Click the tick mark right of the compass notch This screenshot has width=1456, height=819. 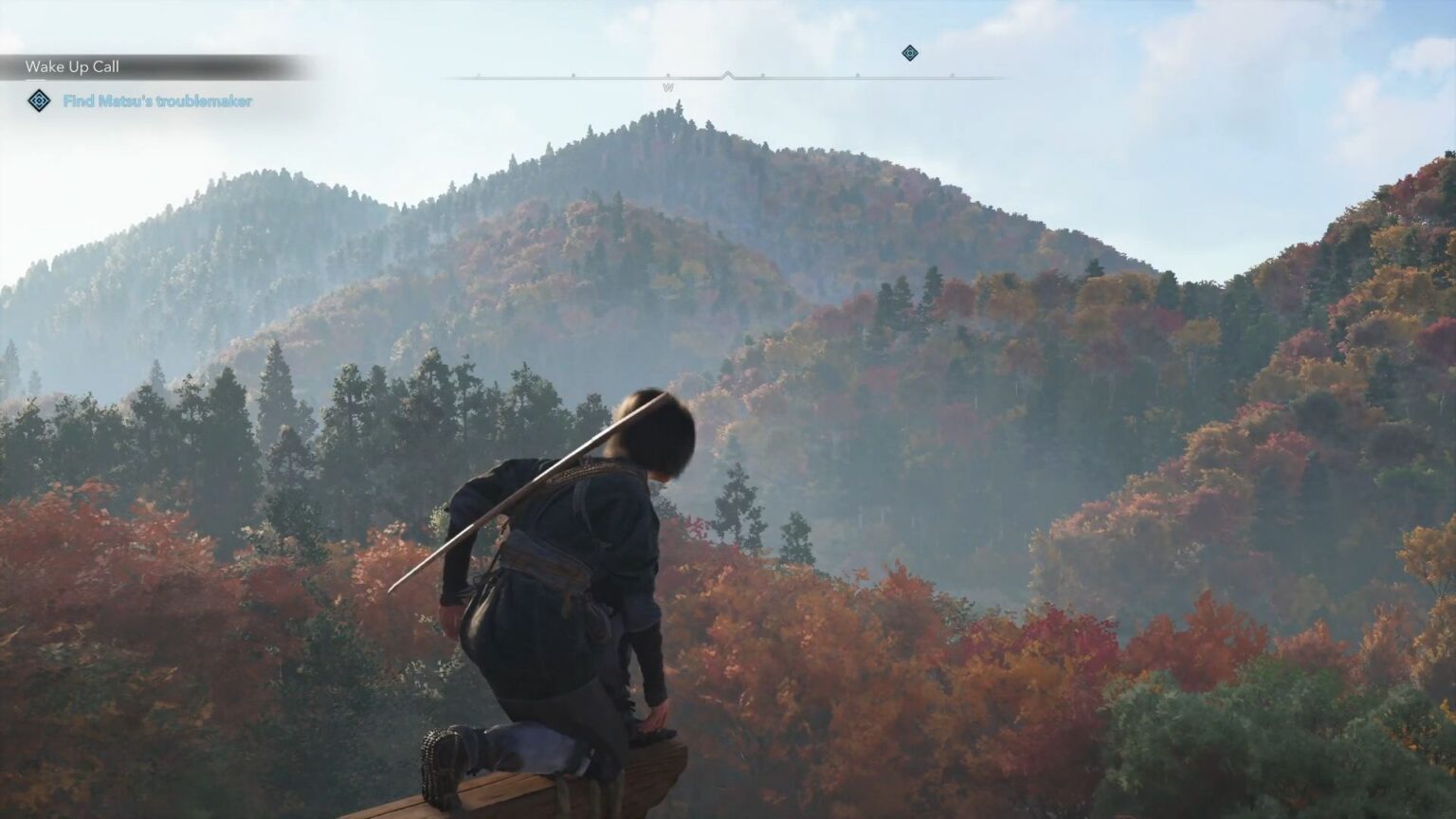[762, 74]
